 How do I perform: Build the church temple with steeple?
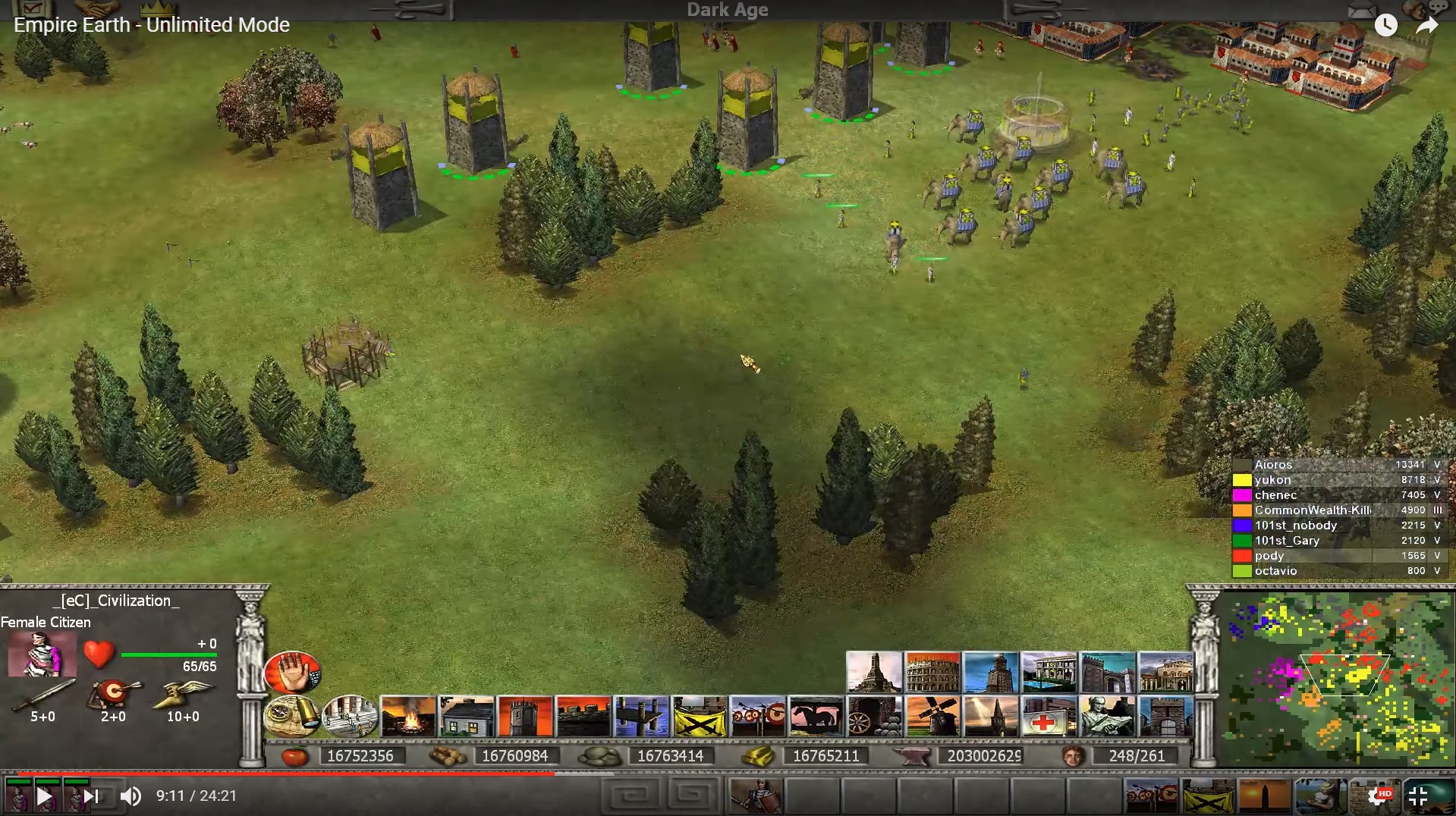(x=991, y=717)
